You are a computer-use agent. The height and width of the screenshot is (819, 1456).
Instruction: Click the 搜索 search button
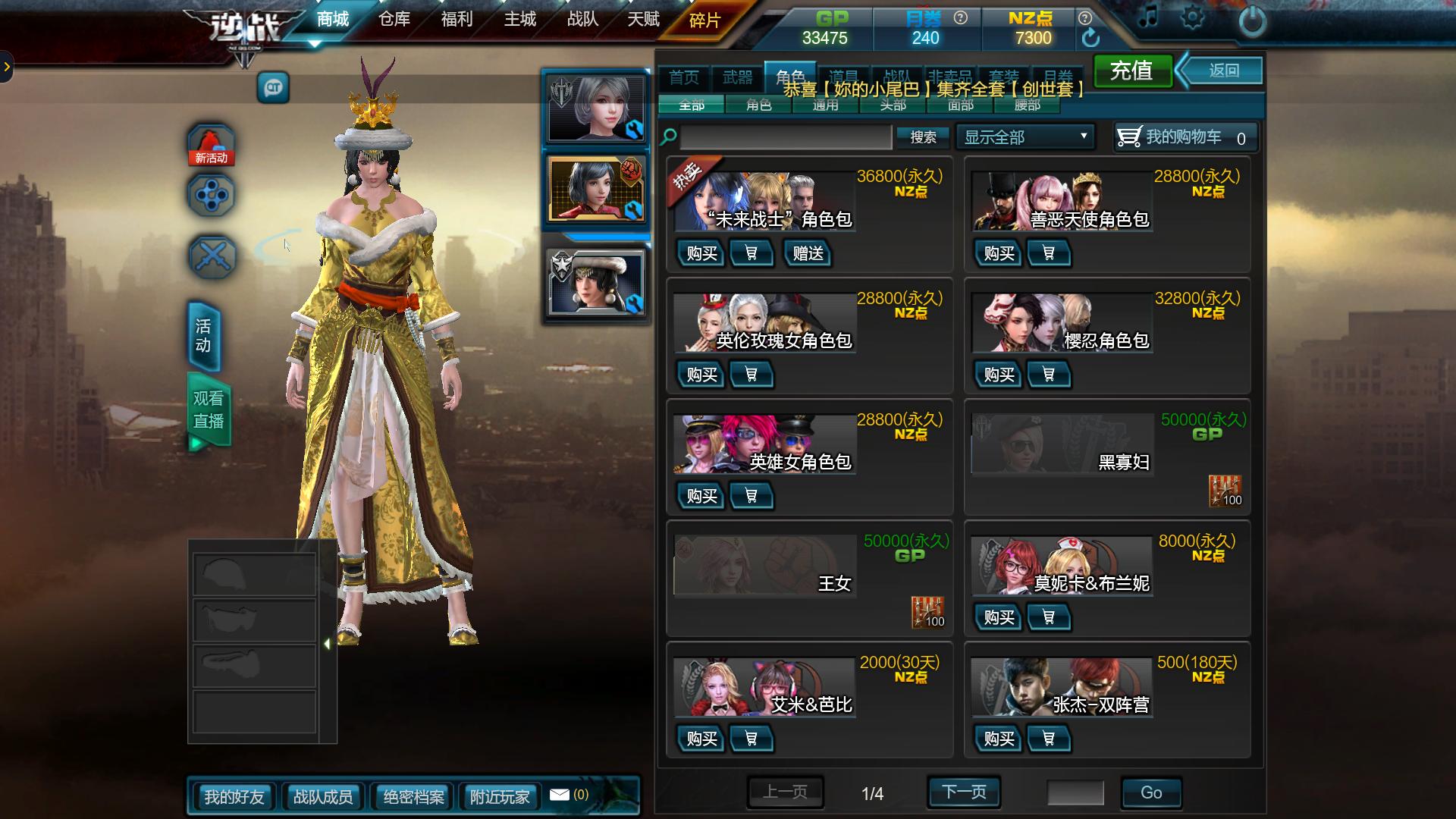point(923,137)
